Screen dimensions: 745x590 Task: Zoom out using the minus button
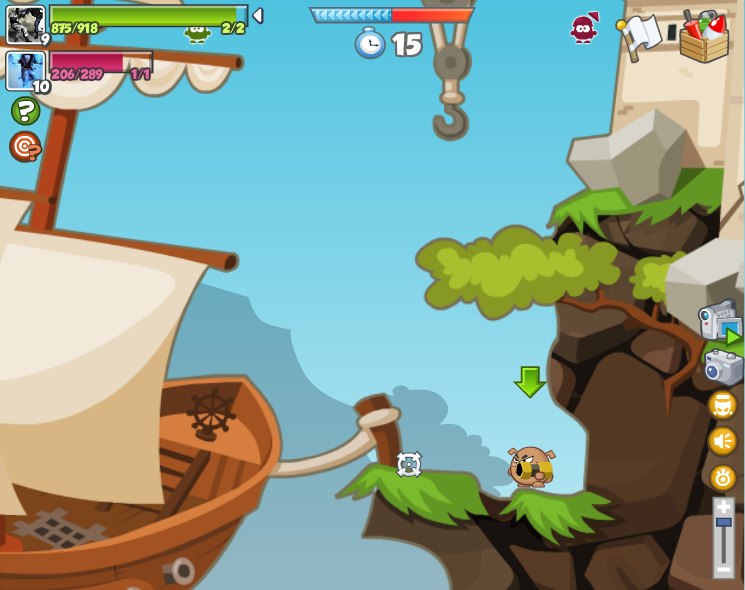coord(723,568)
